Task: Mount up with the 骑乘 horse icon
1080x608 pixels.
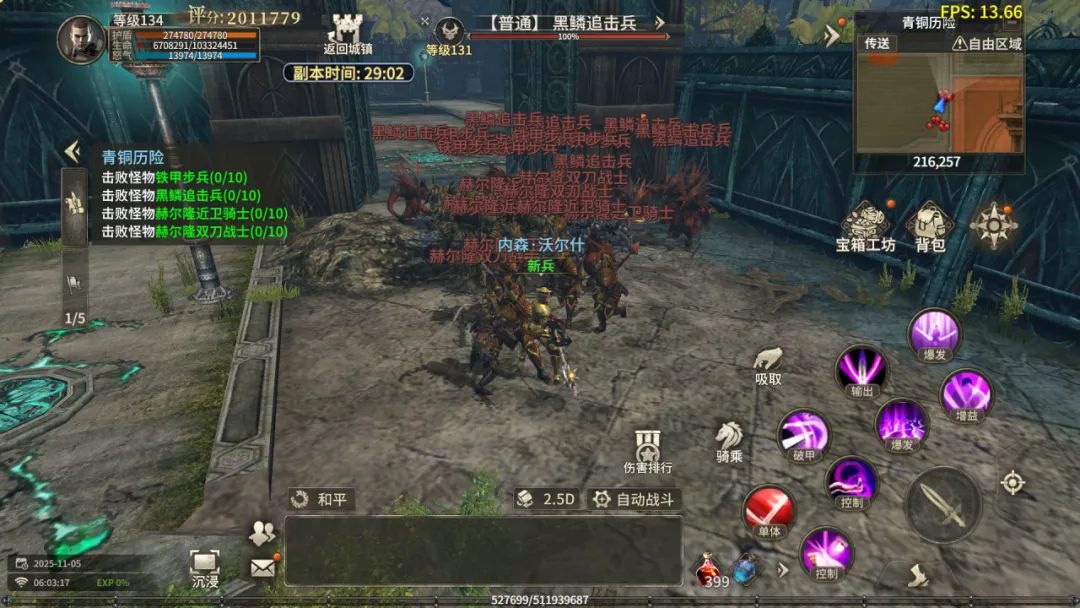Action: (729, 439)
